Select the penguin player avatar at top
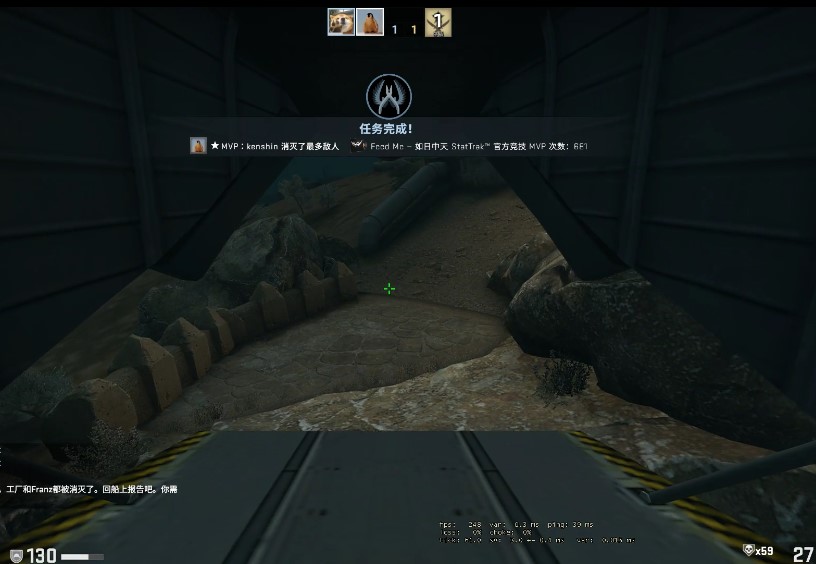 coord(370,22)
